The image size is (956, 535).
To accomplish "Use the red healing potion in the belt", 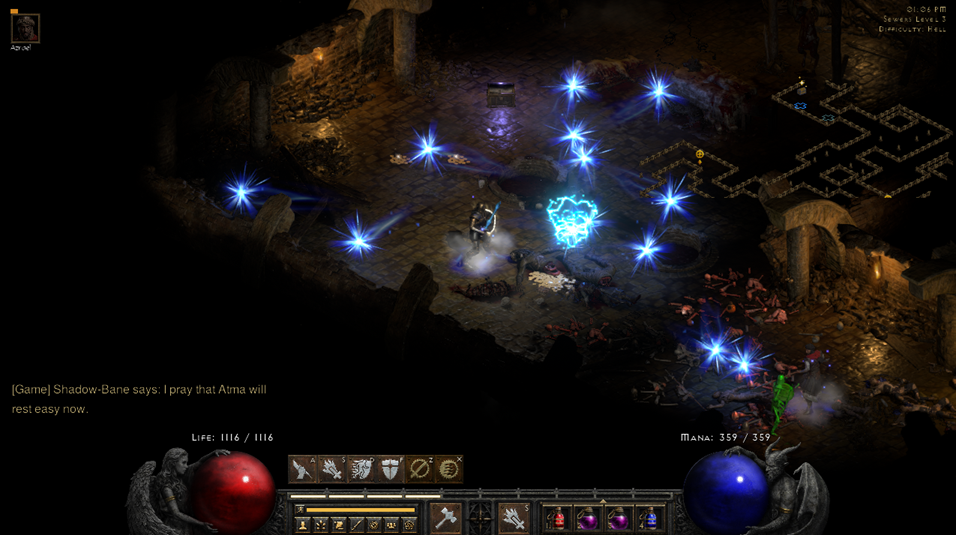I will pyautogui.click(x=557, y=519).
